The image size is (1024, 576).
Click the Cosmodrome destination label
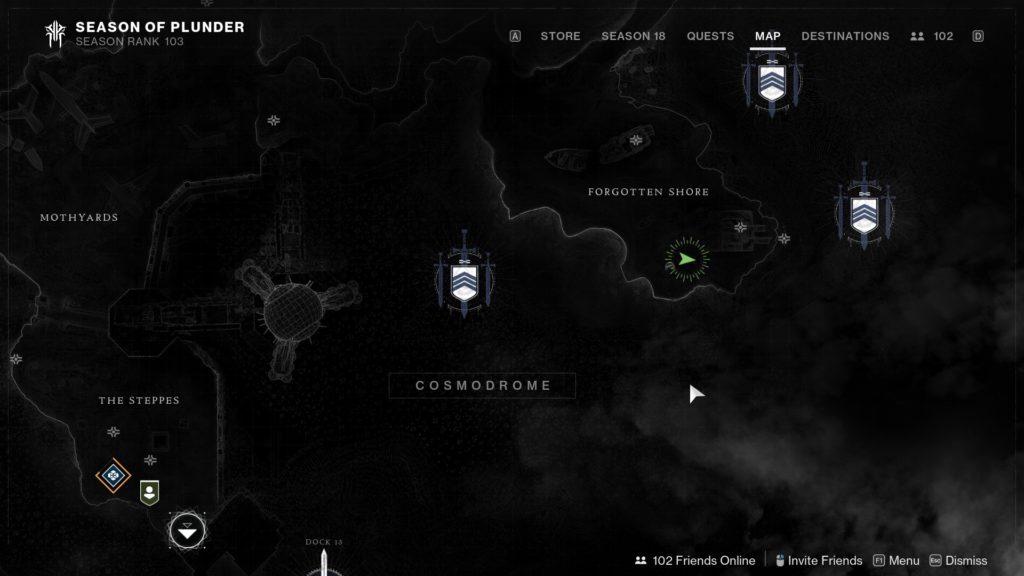483,386
